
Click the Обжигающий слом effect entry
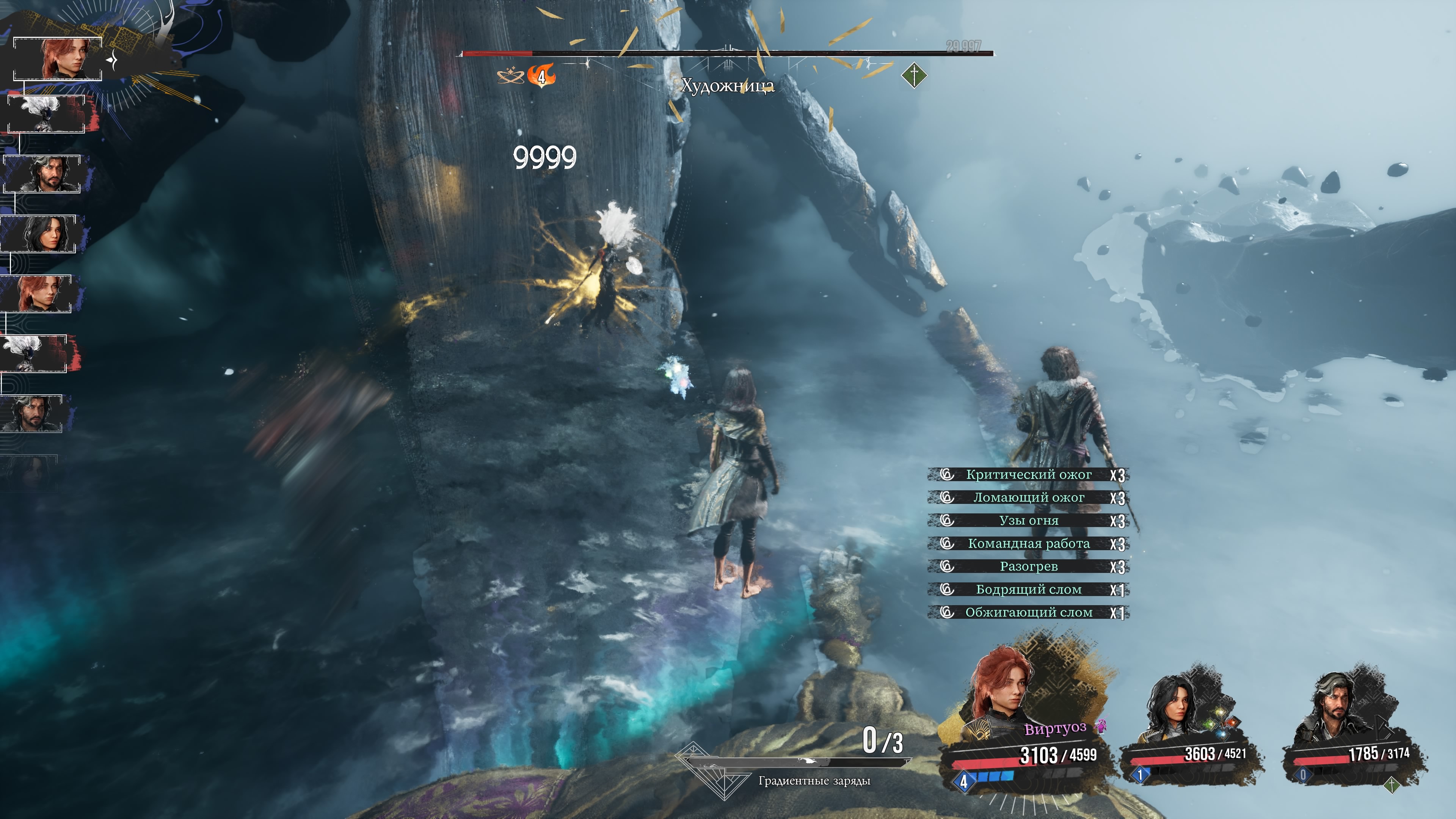coord(1028,613)
